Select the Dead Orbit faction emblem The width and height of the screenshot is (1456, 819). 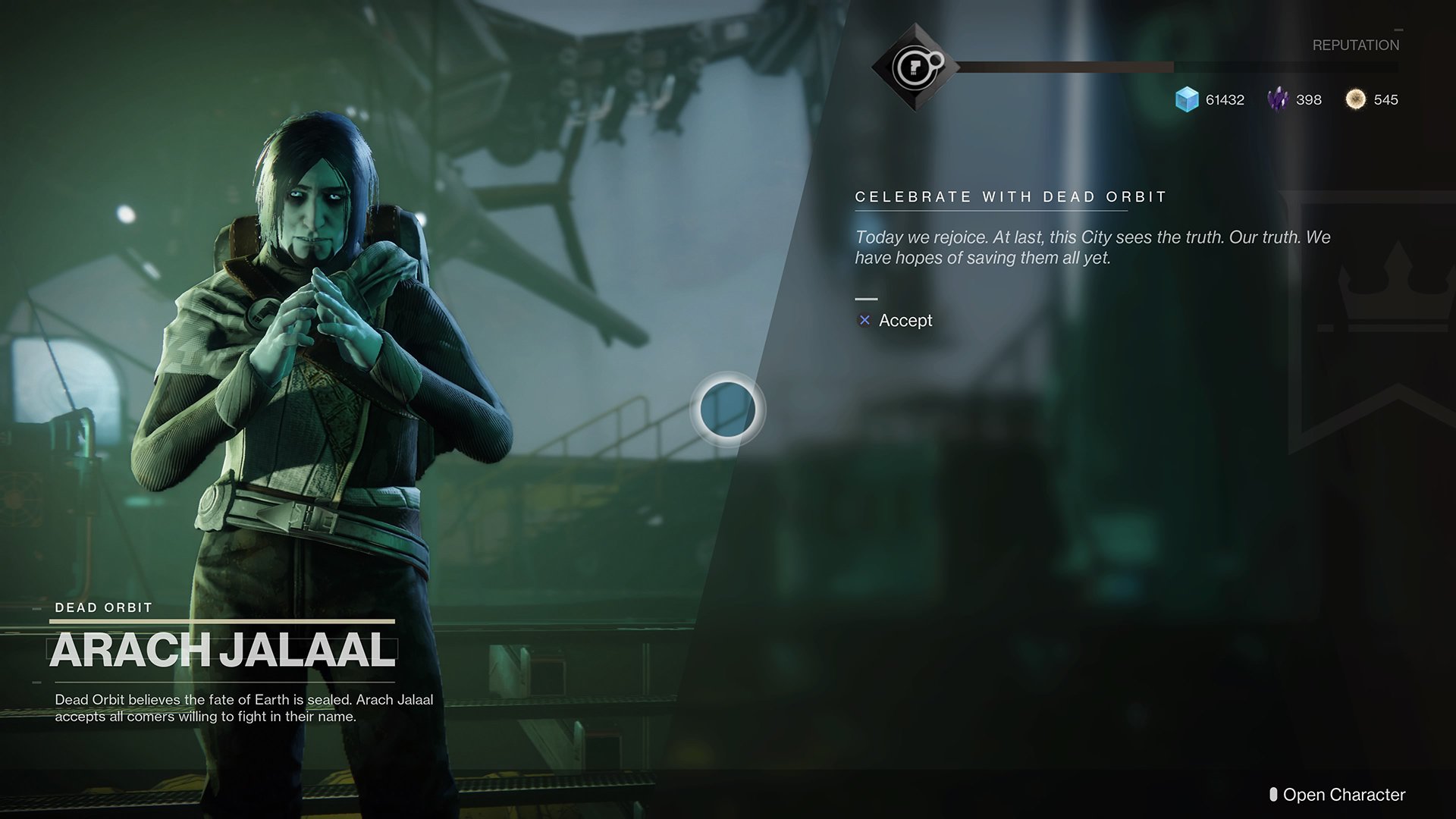(x=915, y=68)
